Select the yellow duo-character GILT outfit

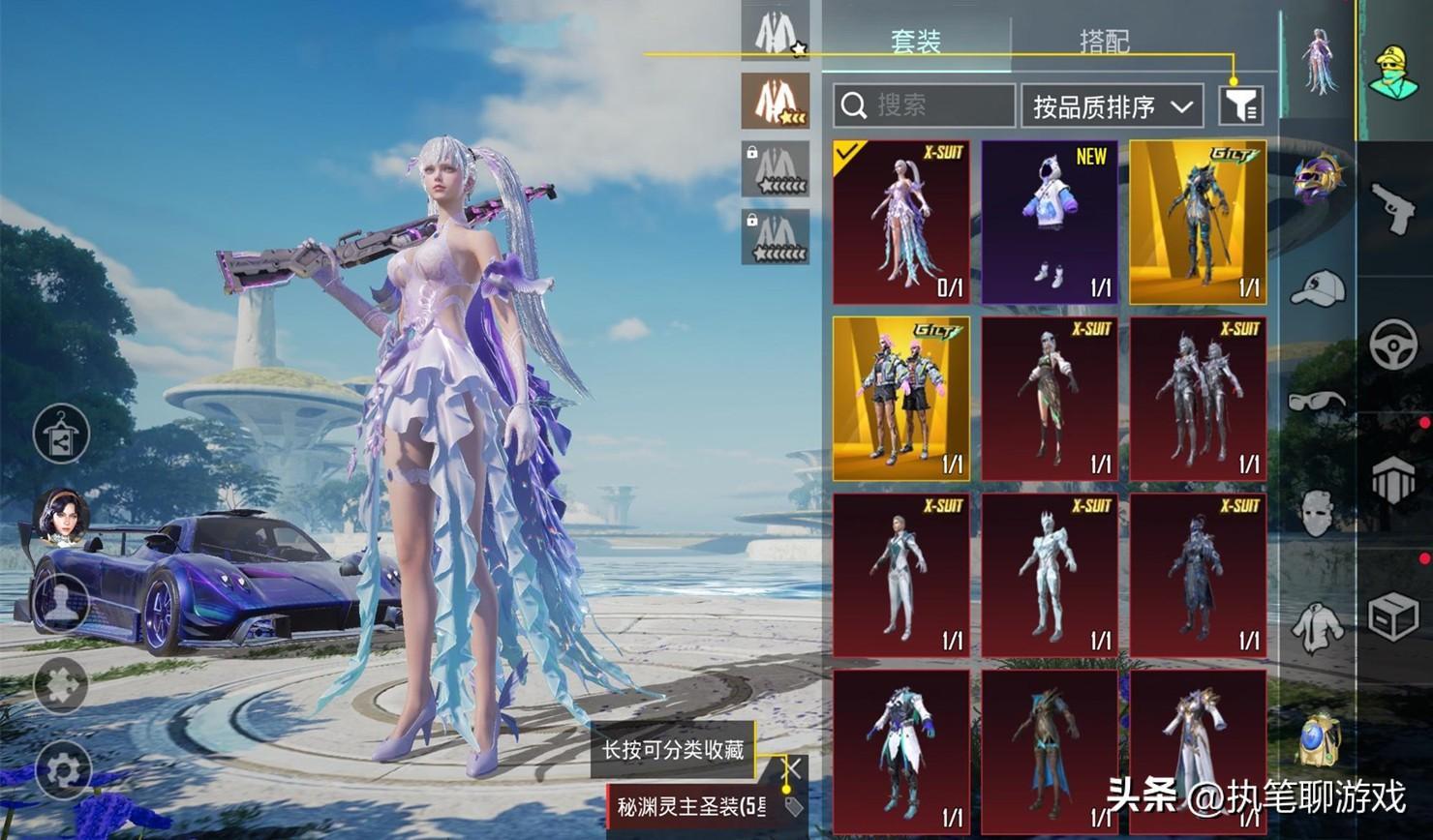click(901, 399)
